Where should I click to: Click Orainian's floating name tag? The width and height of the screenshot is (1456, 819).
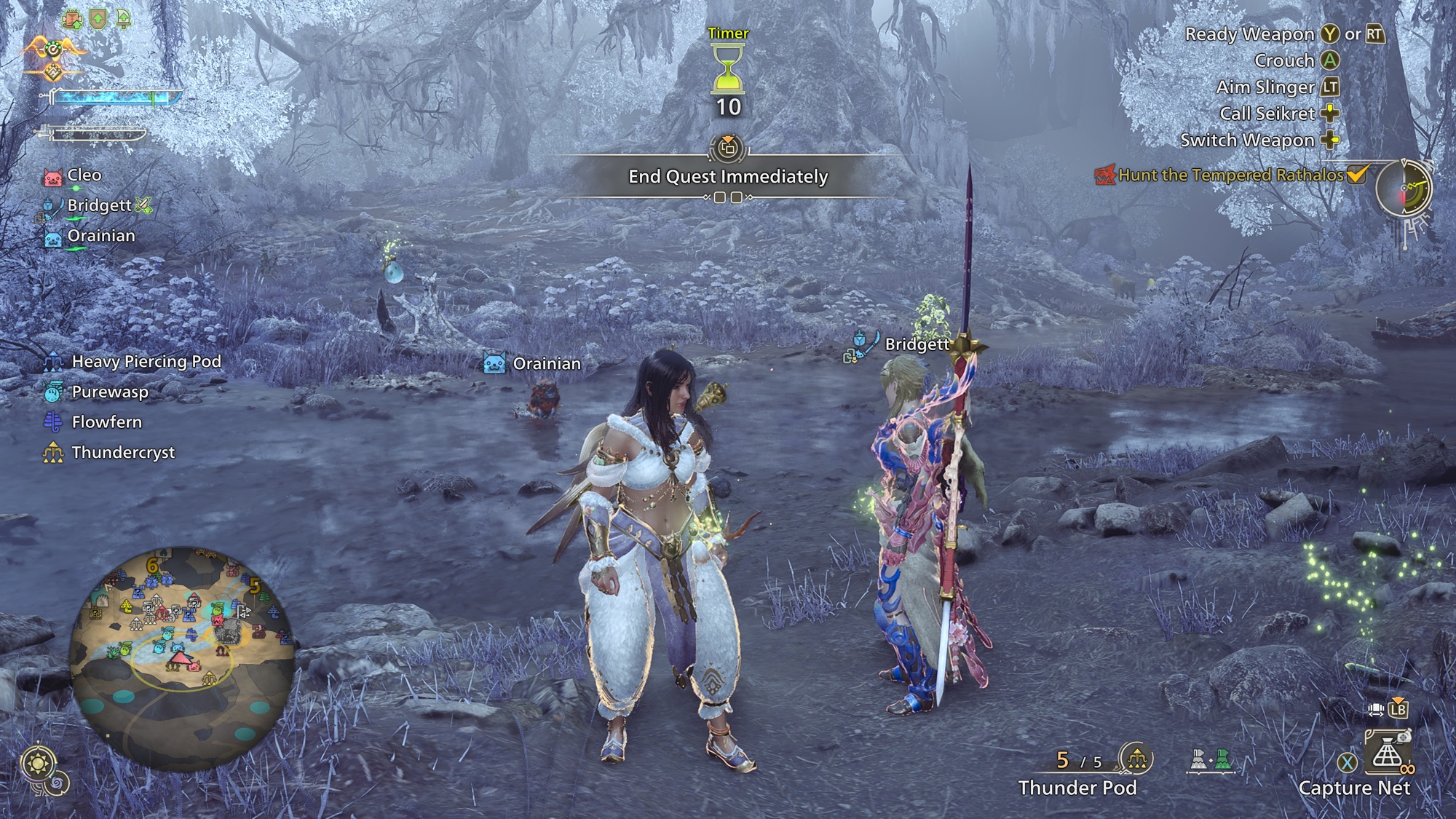tap(546, 363)
